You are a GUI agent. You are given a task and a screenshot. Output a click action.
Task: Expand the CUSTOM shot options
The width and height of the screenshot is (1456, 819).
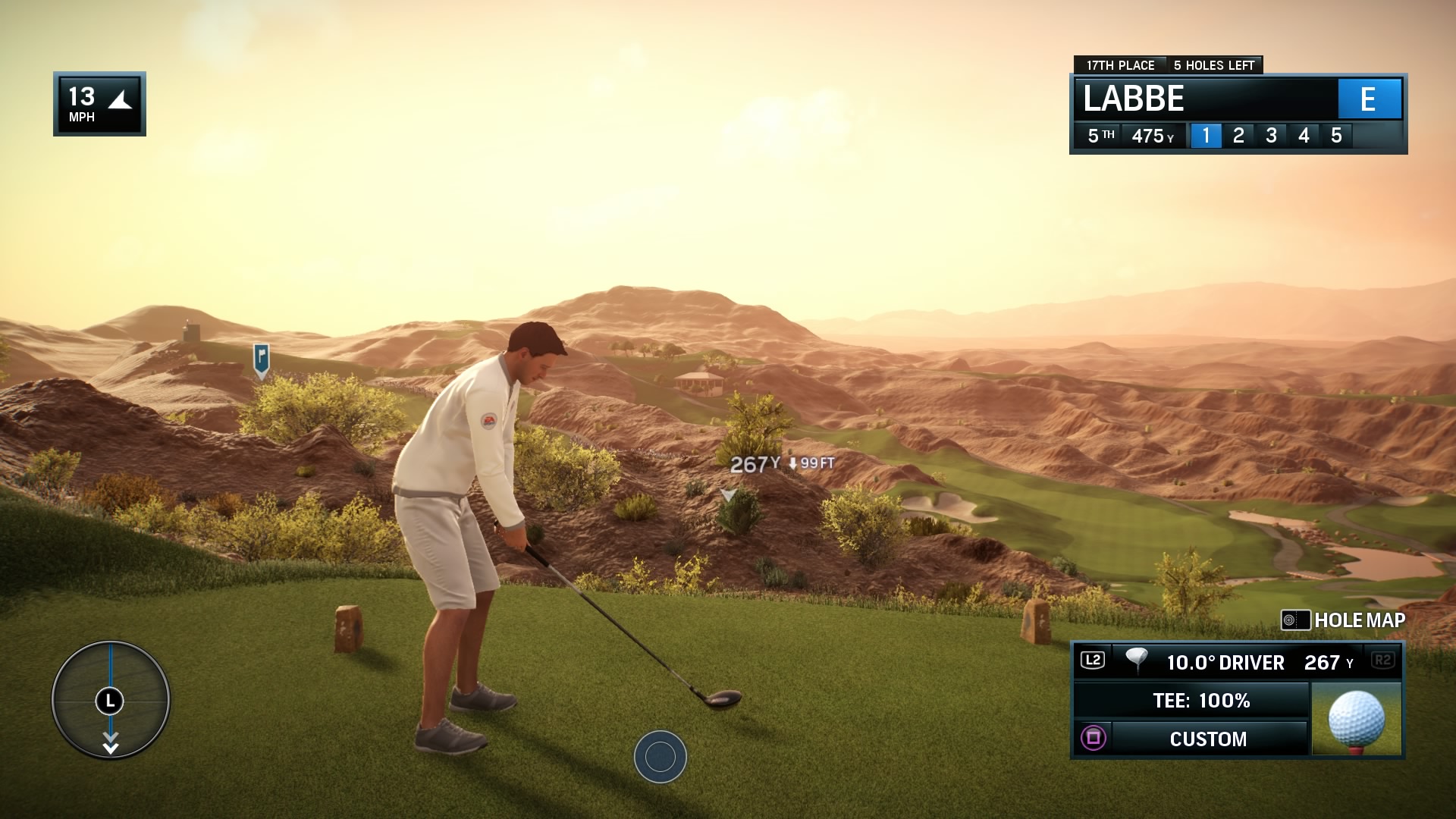(1209, 739)
